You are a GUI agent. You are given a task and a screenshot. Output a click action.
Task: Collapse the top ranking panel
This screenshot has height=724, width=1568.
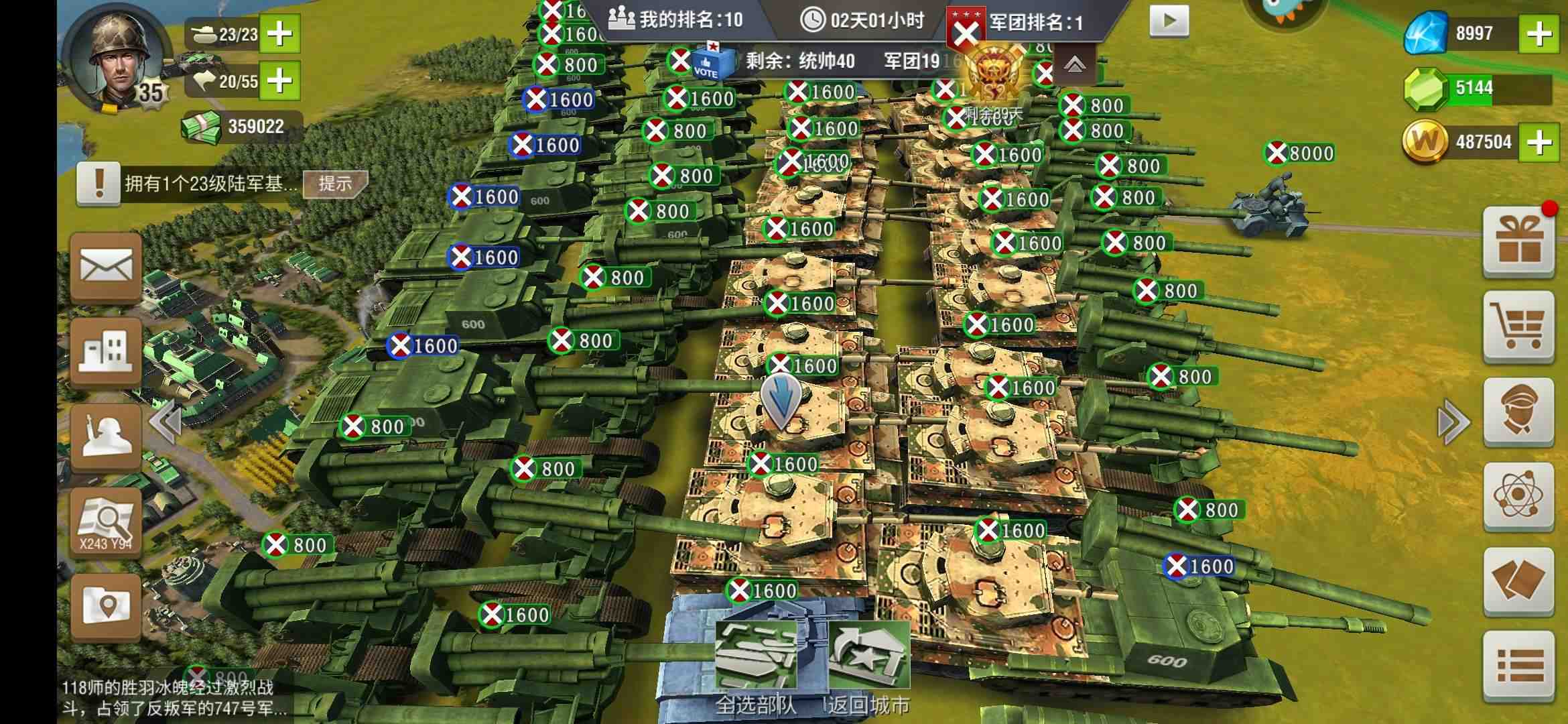(x=1074, y=64)
